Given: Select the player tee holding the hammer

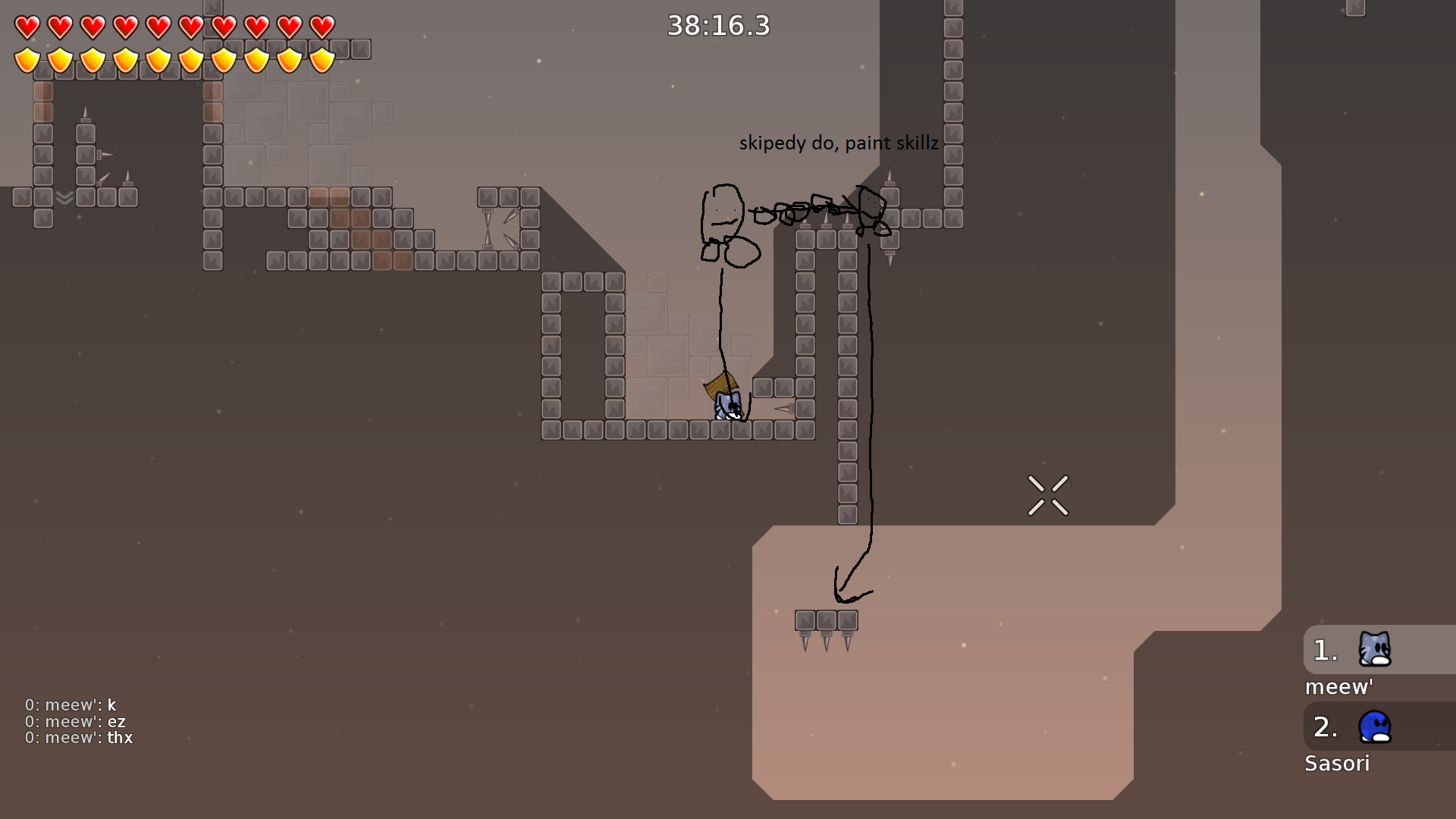Looking at the screenshot, I should click(726, 403).
